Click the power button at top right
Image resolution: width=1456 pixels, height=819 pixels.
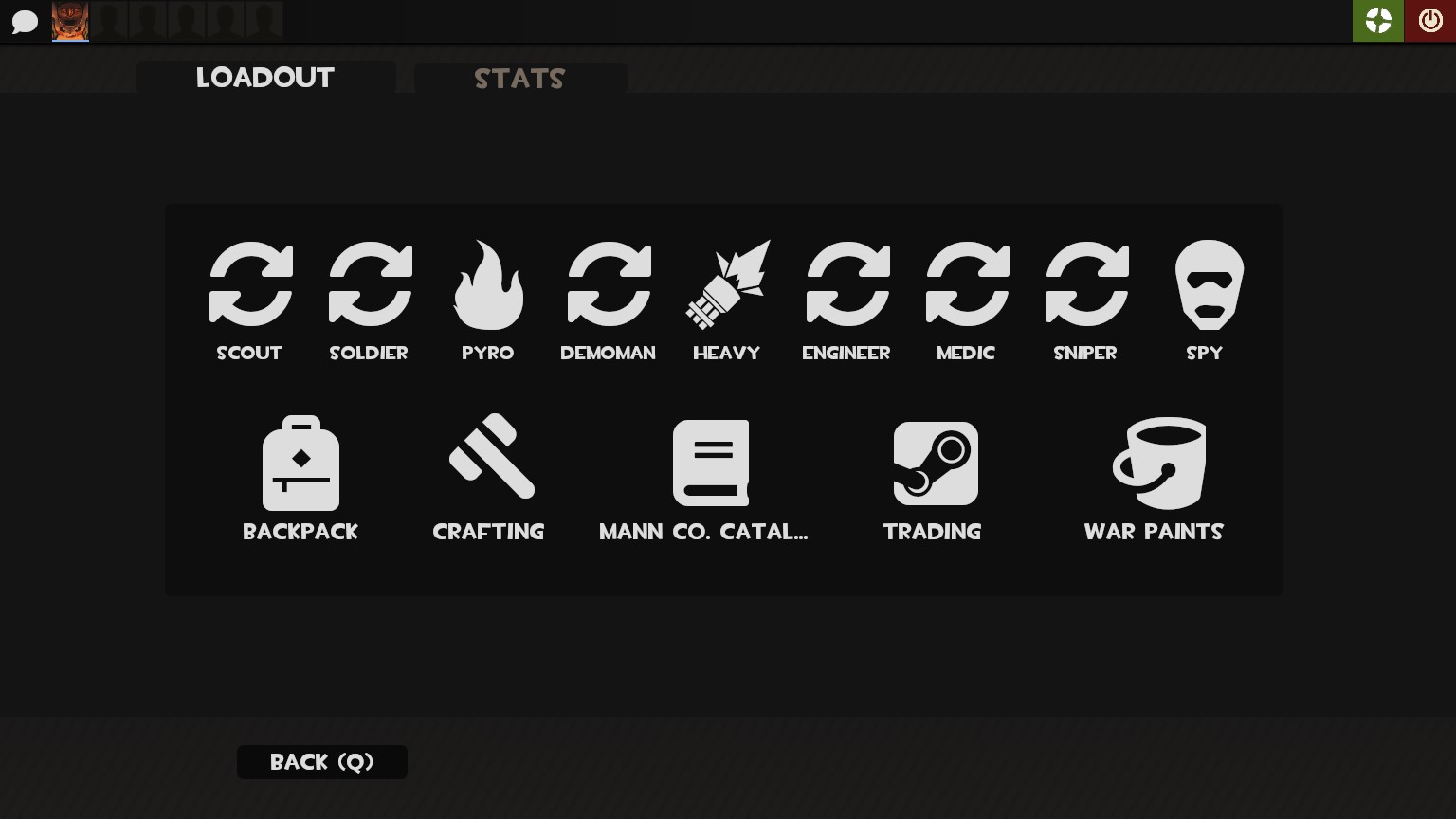(x=1430, y=20)
